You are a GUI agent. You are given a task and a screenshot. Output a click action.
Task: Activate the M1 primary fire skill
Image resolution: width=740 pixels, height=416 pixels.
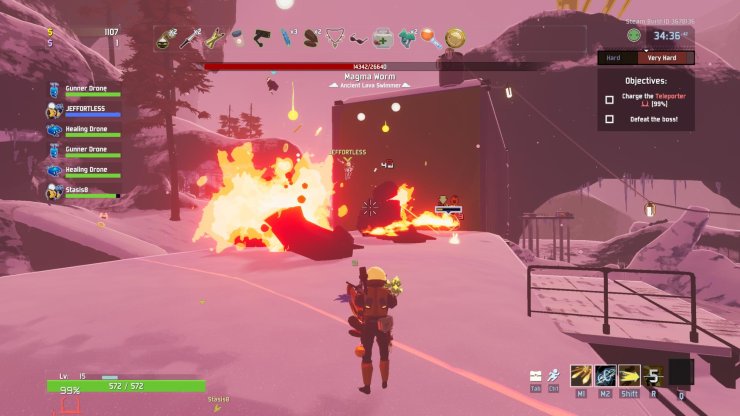(x=579, y=375)
